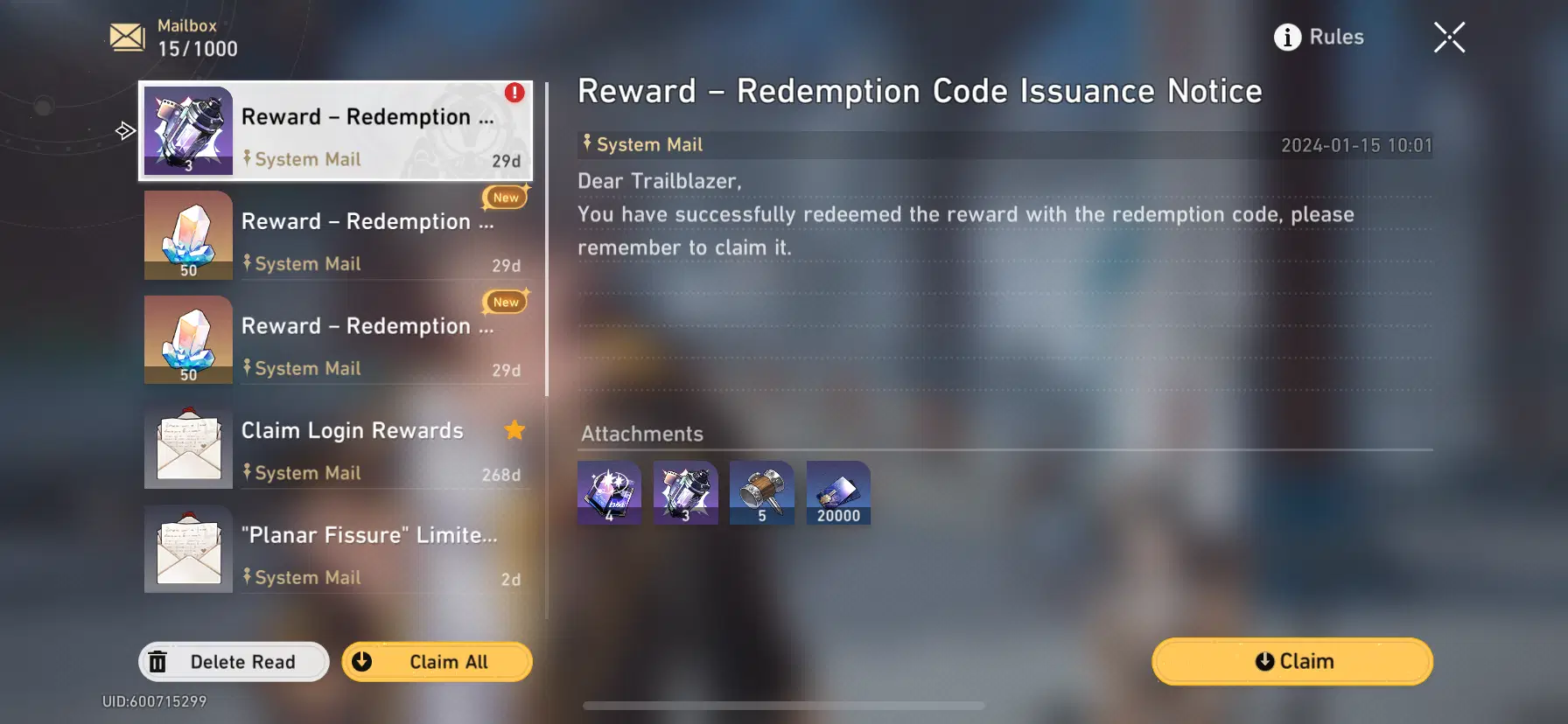
Task: Click the New badge on second redemption mail
Action: point(506,198)
